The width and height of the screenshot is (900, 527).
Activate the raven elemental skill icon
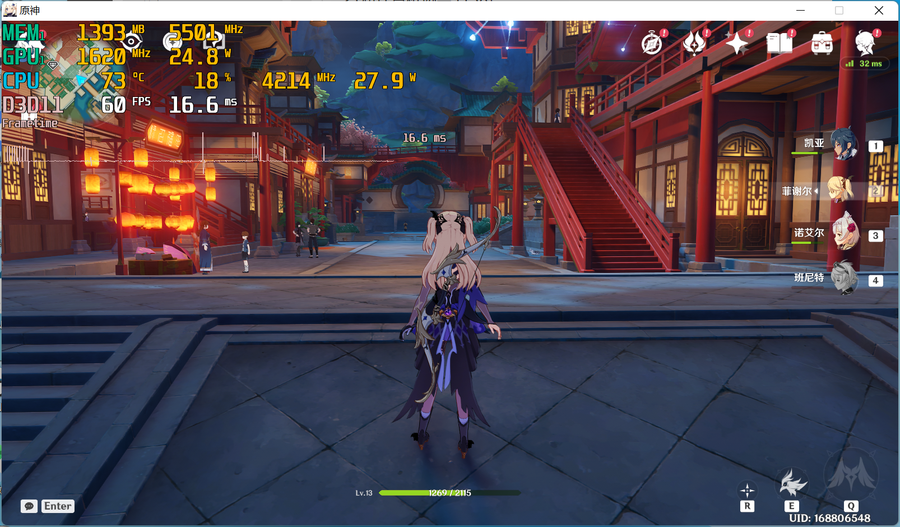click(793, 482)
